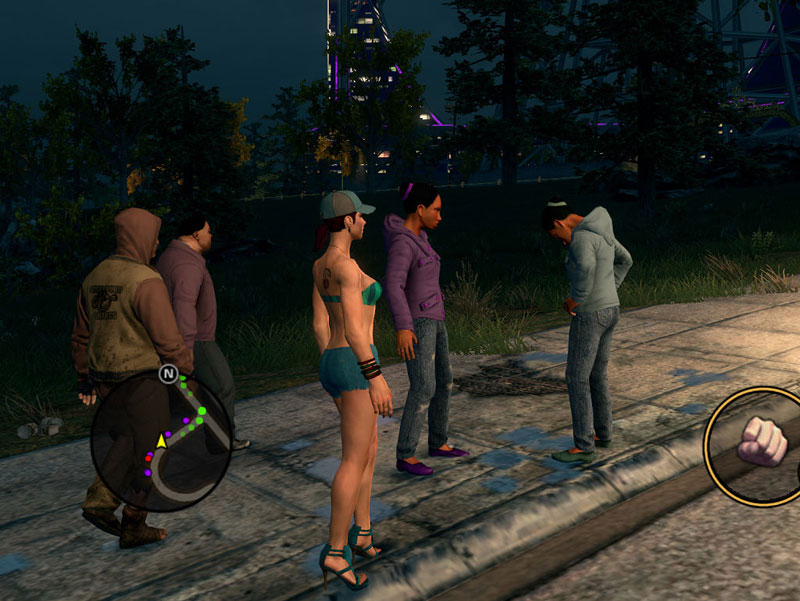800x601 pixels.
Task: Click the circular minimap
Action: pyautogui.click(x=161, y=441)
